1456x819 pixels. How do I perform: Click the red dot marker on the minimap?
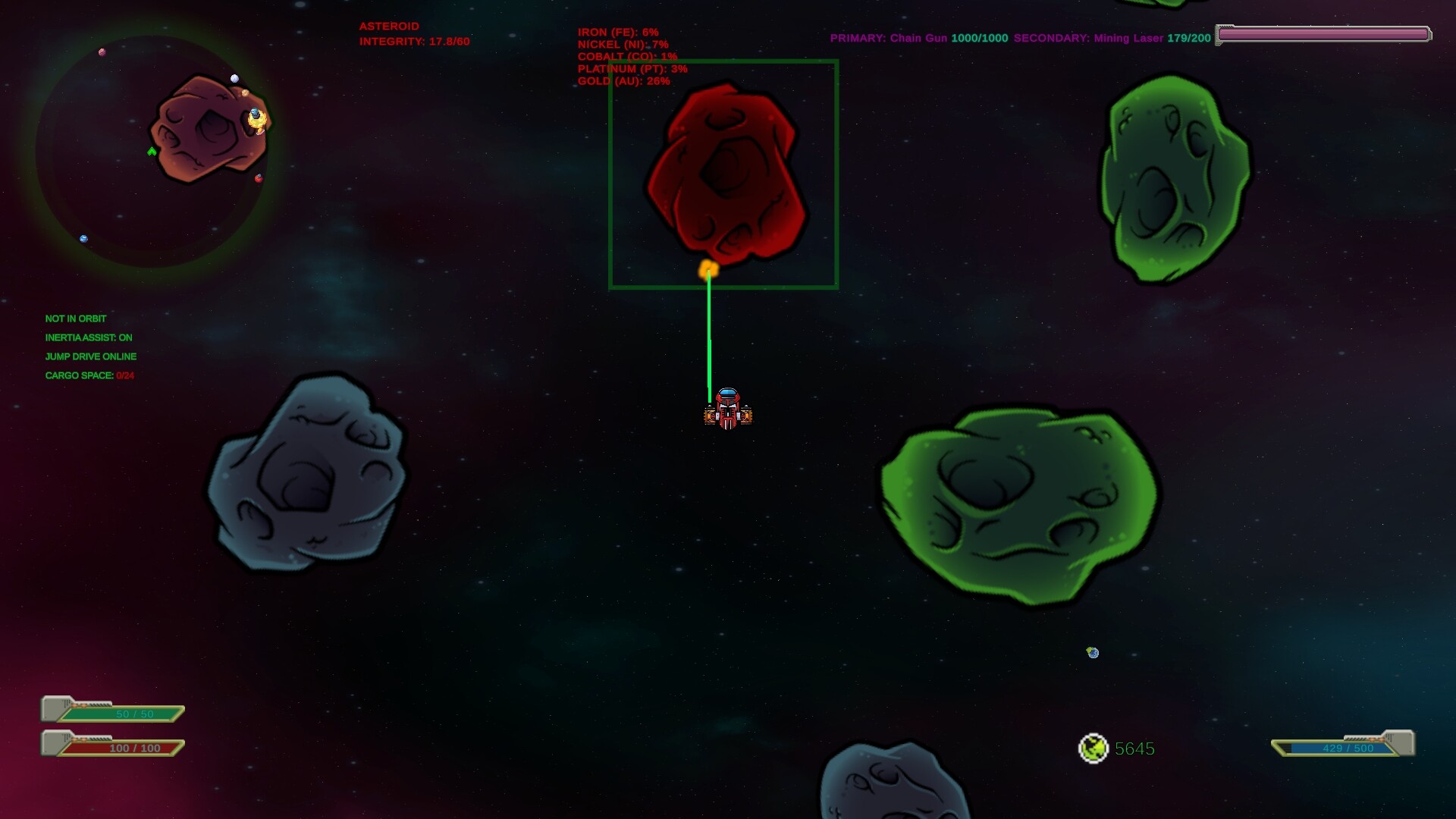pos(258,177)
